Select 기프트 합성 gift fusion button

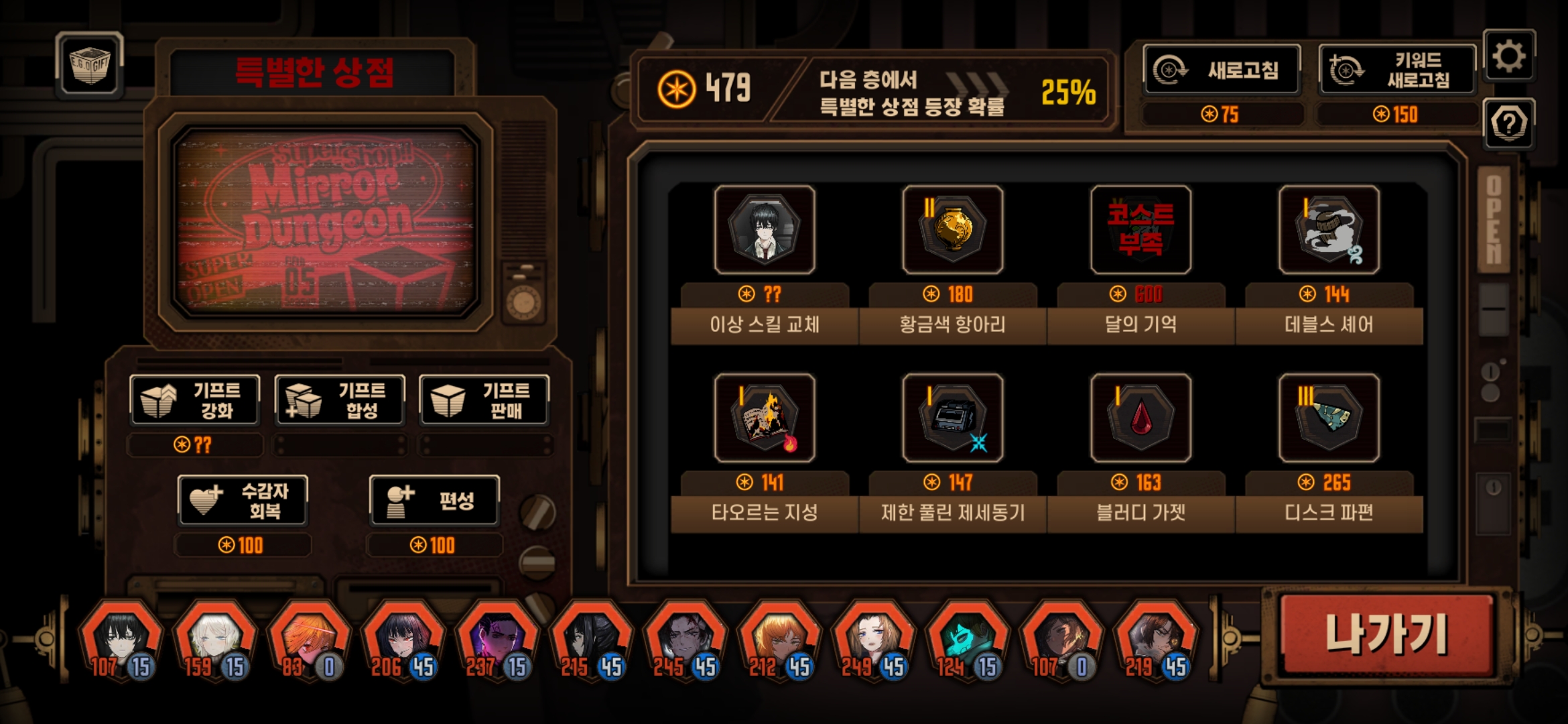pos(340,400)
